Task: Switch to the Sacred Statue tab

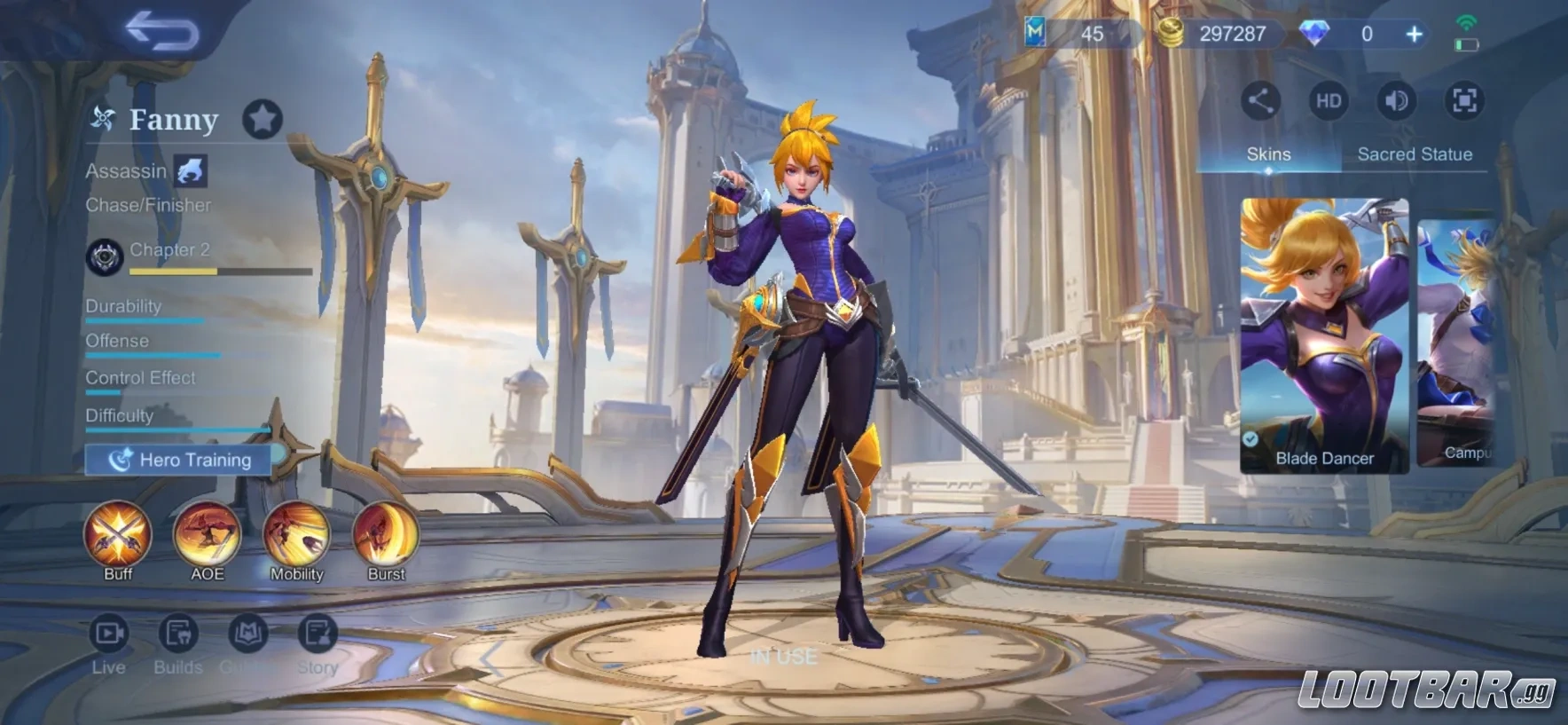Action: tap(1415, 154)
